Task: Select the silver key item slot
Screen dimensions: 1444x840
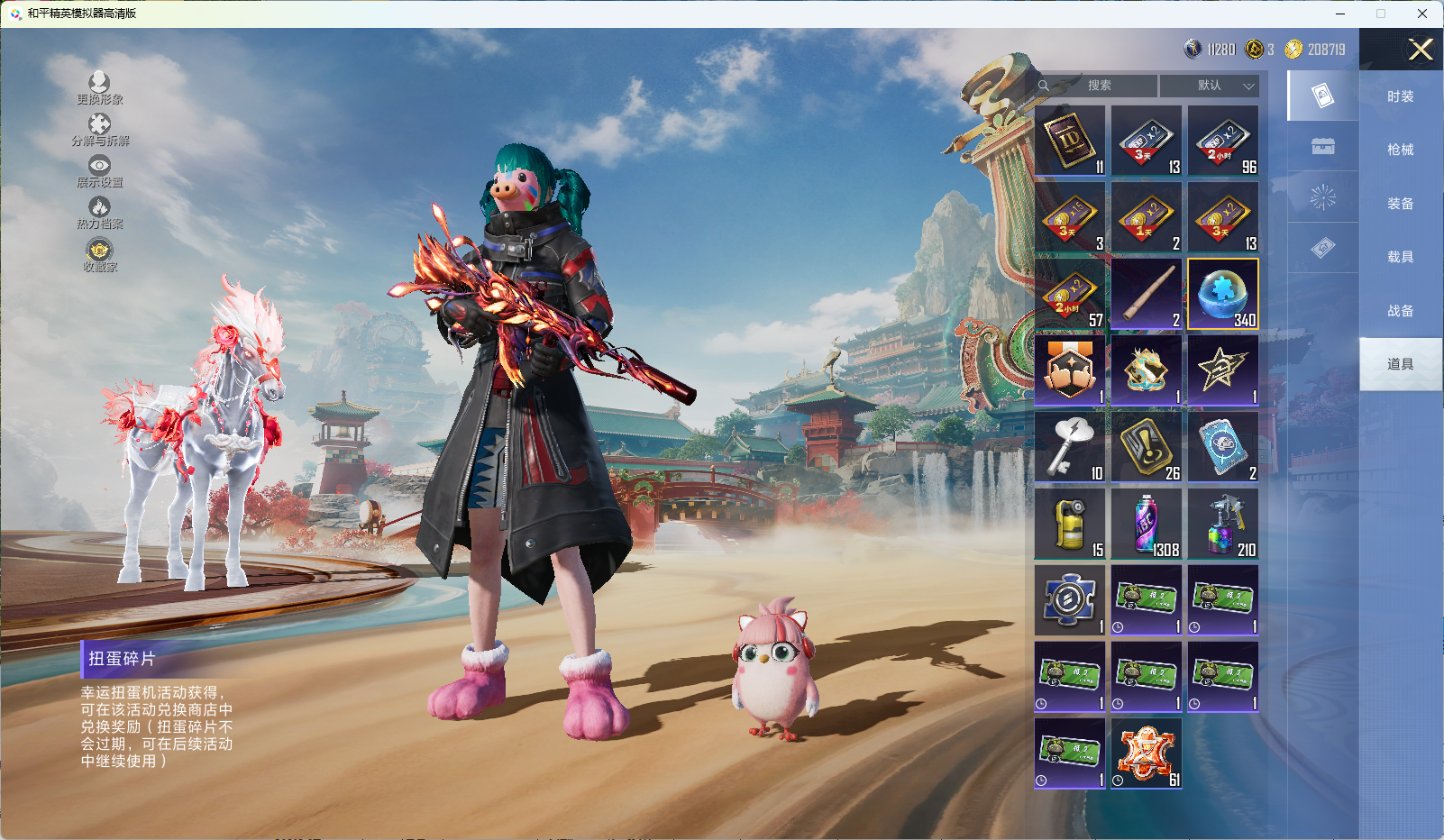Action: 1070,447
